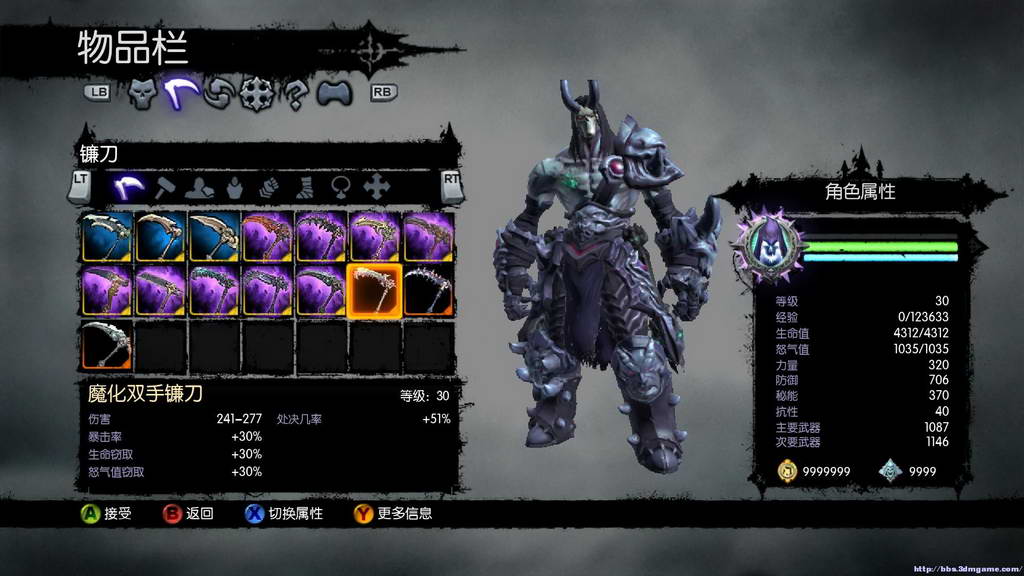Choose the lone scythe in the bottom row
This screenshot has height=576, width=1024.
click(106, 343)
